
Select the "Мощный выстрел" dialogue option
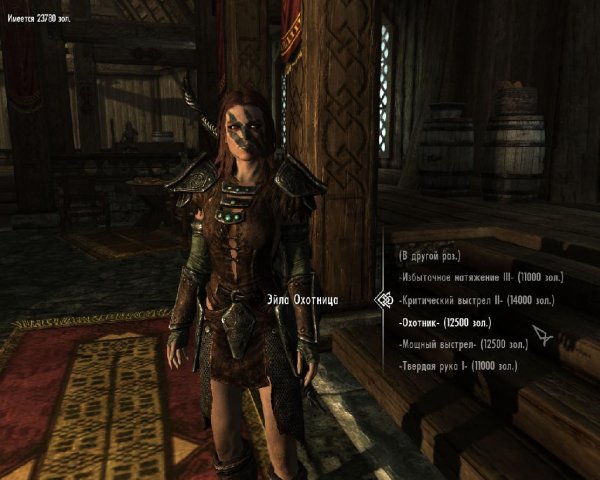coord(463,345)
